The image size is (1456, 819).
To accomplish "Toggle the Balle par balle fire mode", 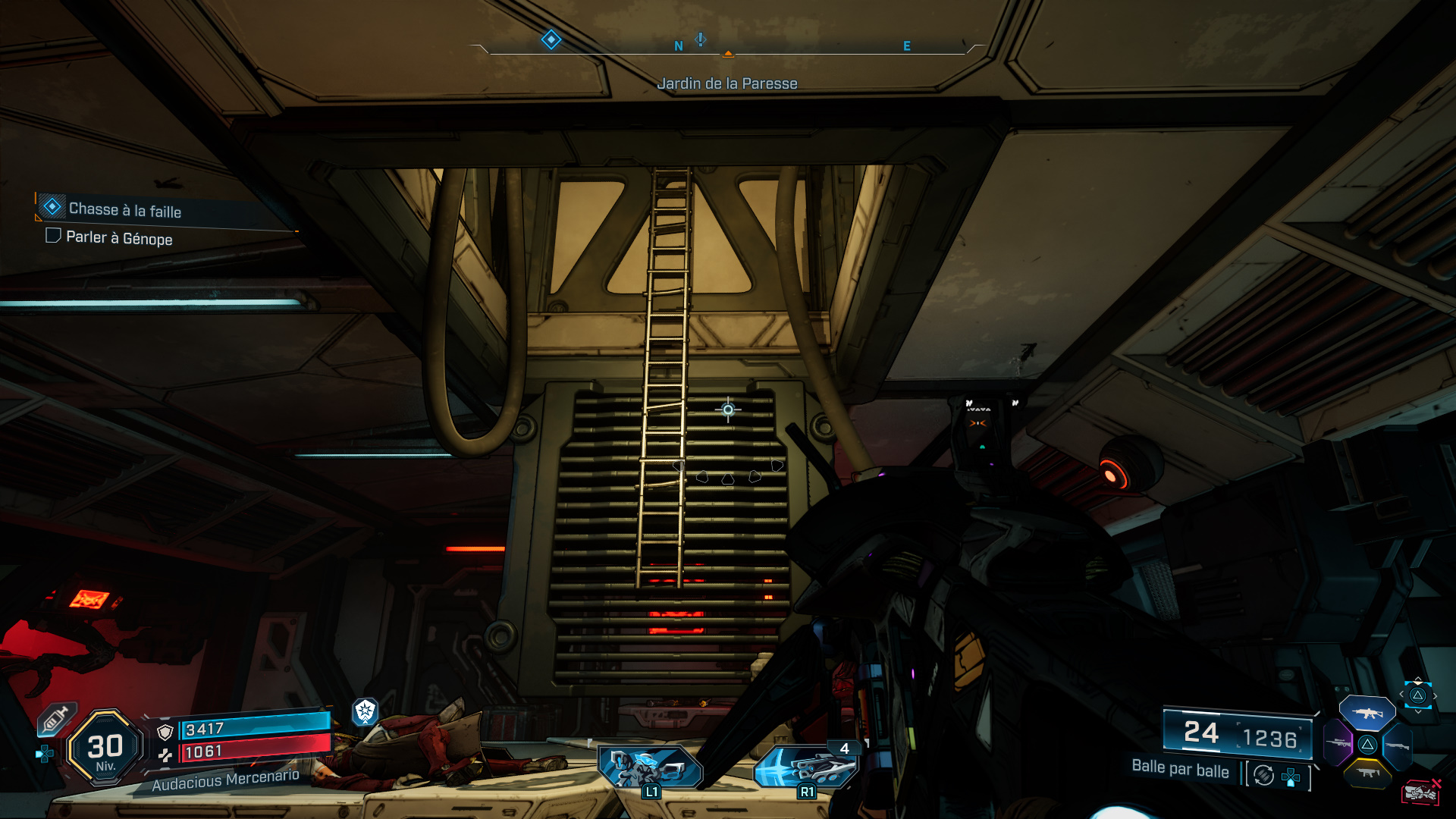I will 1263,775.
